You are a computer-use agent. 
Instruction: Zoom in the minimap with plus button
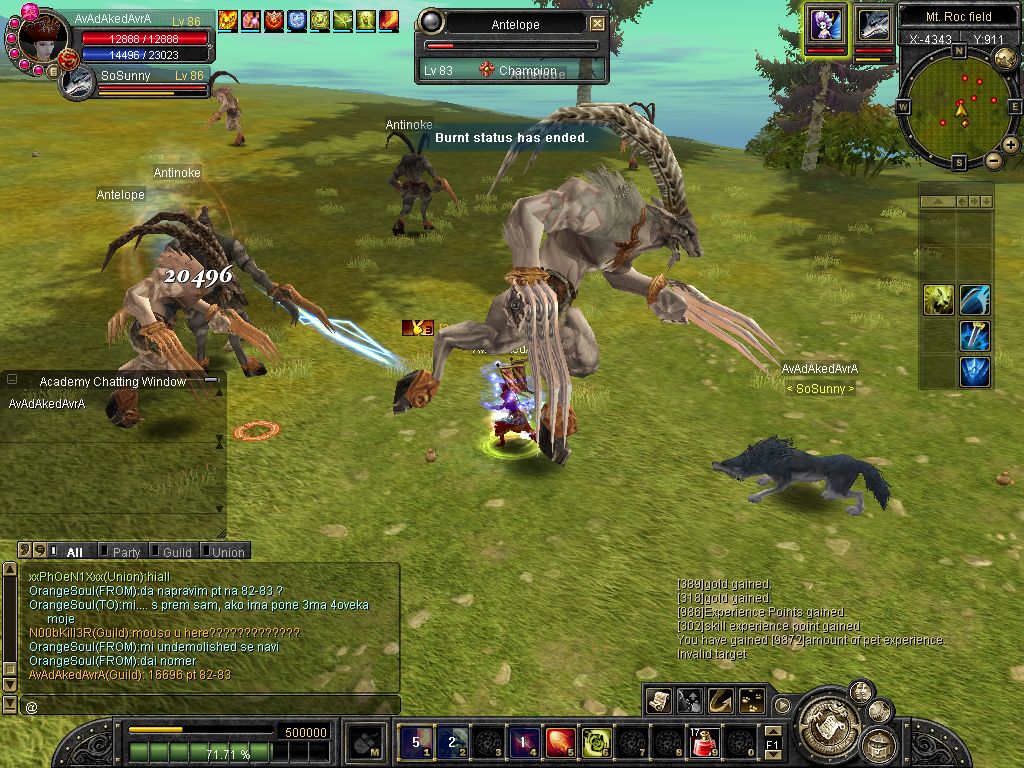(x=1010, y=145)
